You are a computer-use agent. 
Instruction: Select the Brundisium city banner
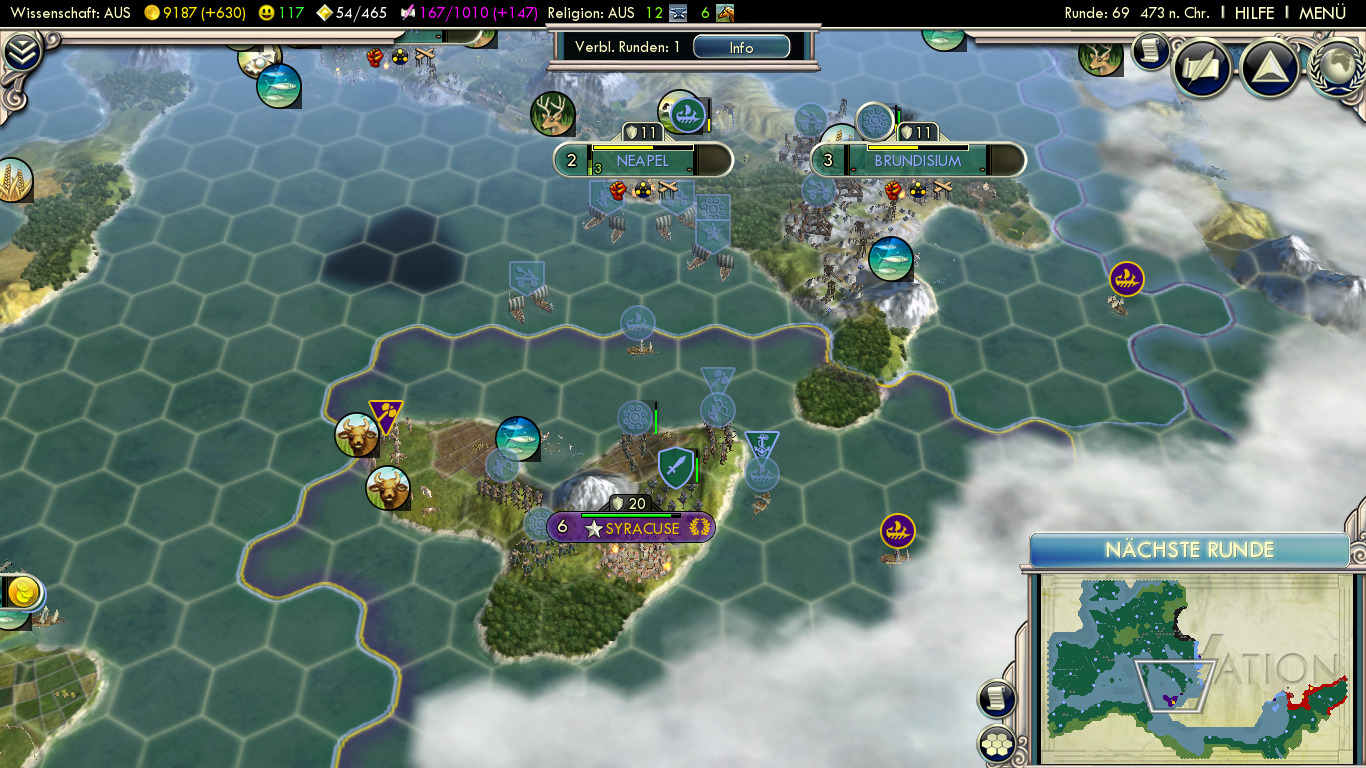pyautogui.click(x=917, y=160)
